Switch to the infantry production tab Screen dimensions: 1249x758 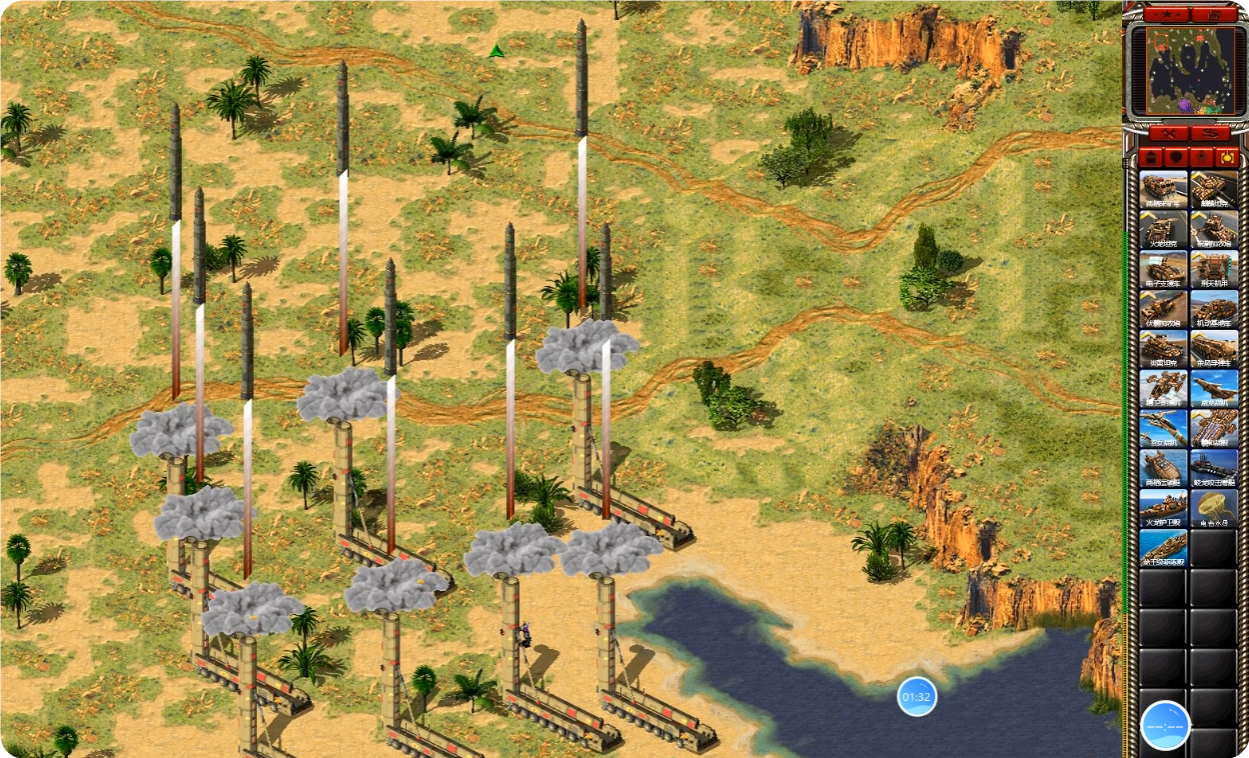[x=1201, y=158]
